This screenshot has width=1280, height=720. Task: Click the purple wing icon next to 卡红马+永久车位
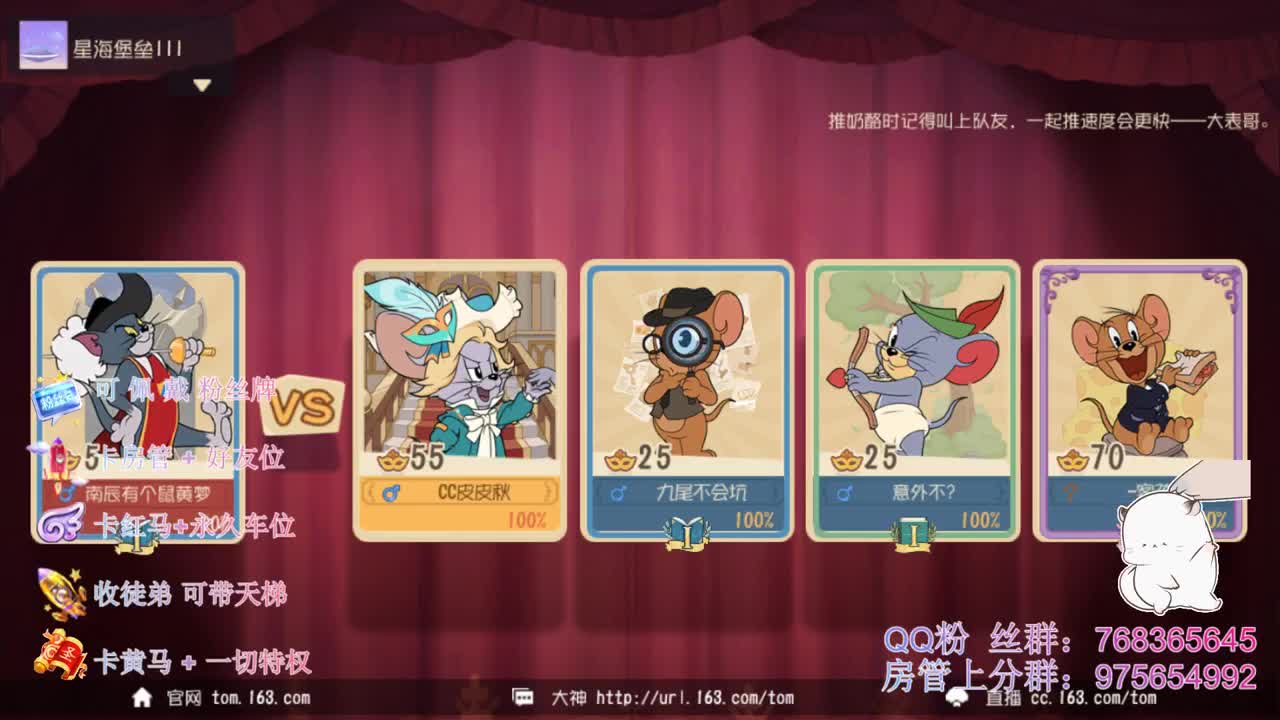[x=60, y=524]
